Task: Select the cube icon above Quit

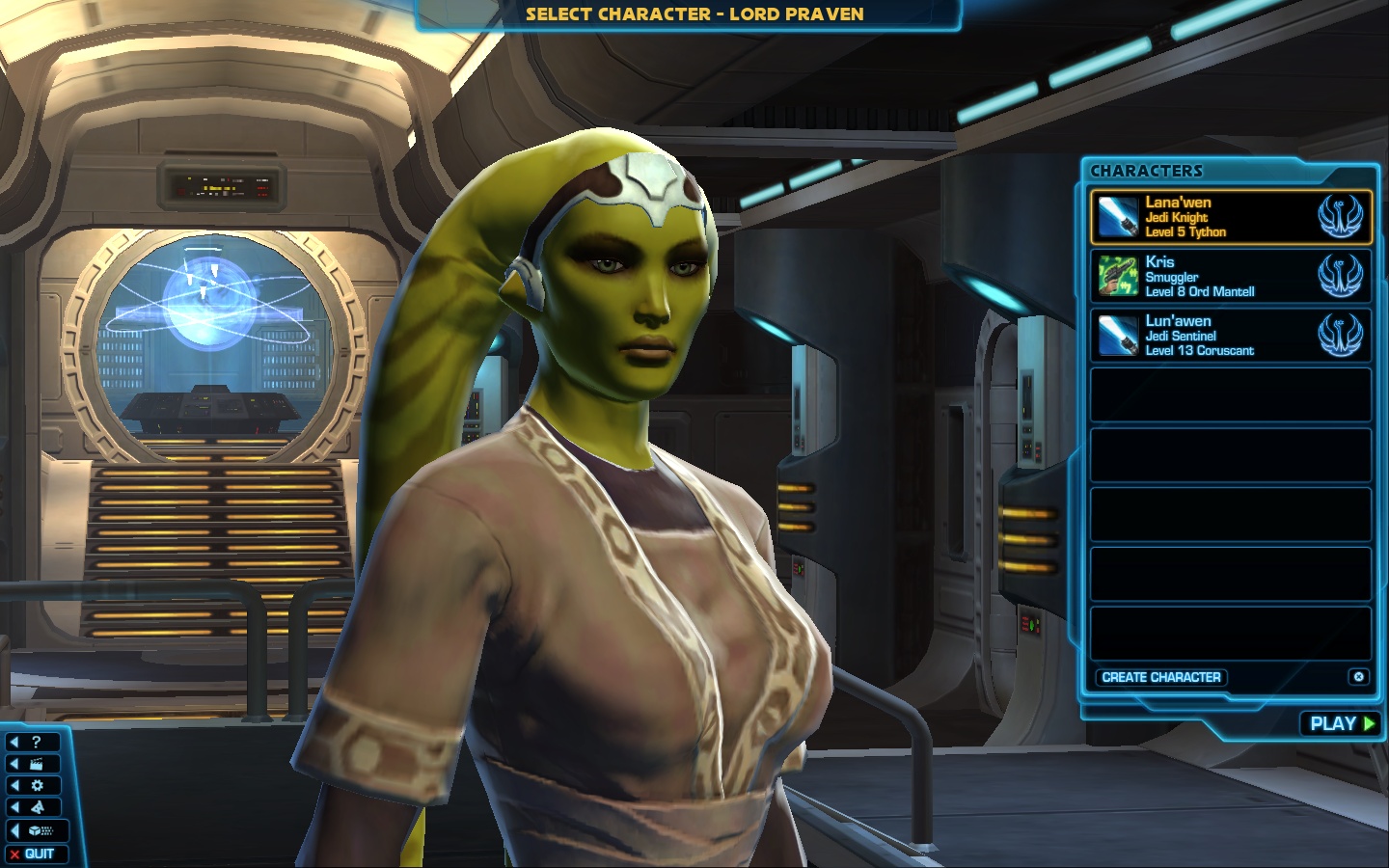Action: pyautogui.click(x=36, y=829)
